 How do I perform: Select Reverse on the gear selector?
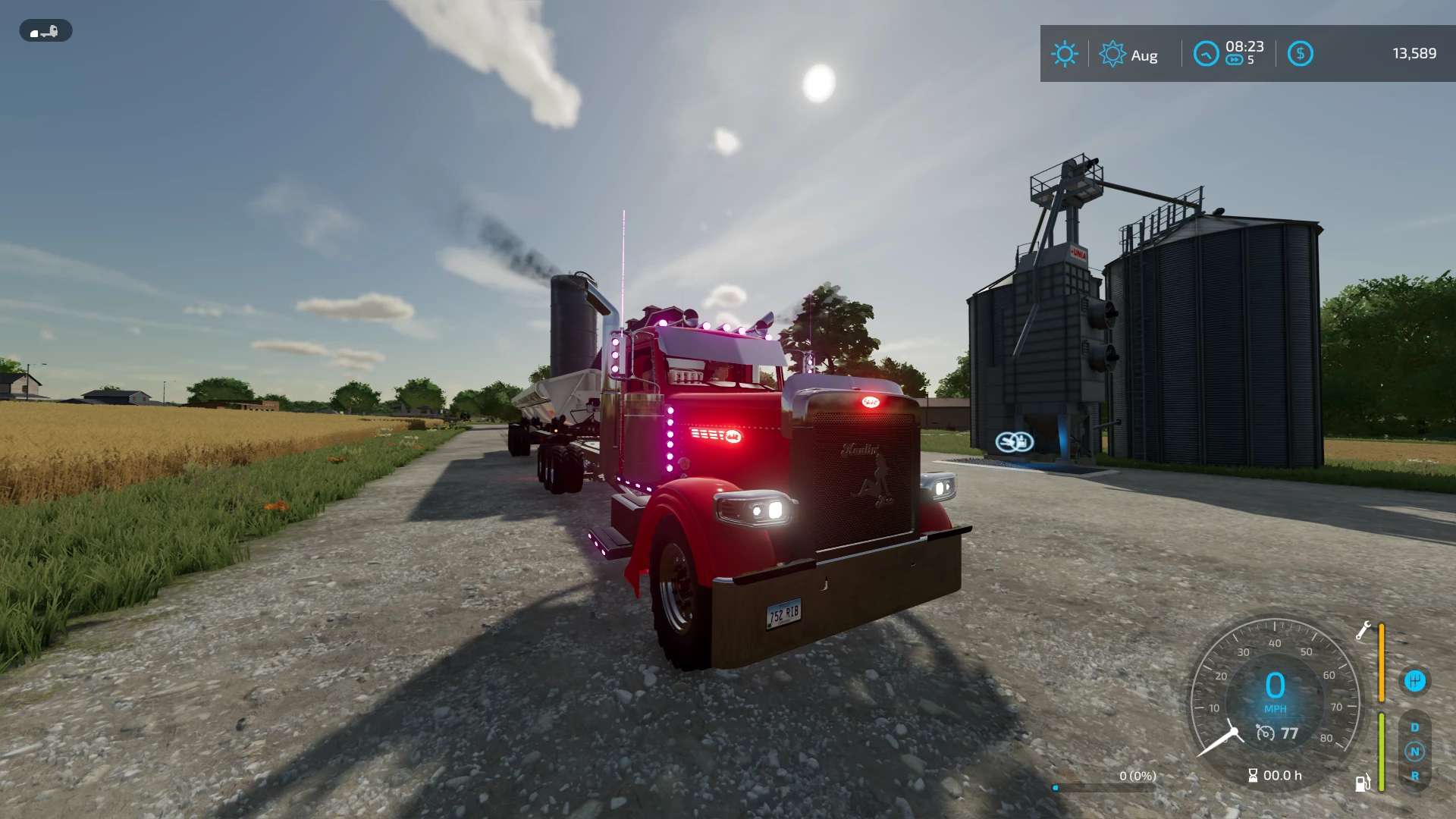coord(1414,776)
